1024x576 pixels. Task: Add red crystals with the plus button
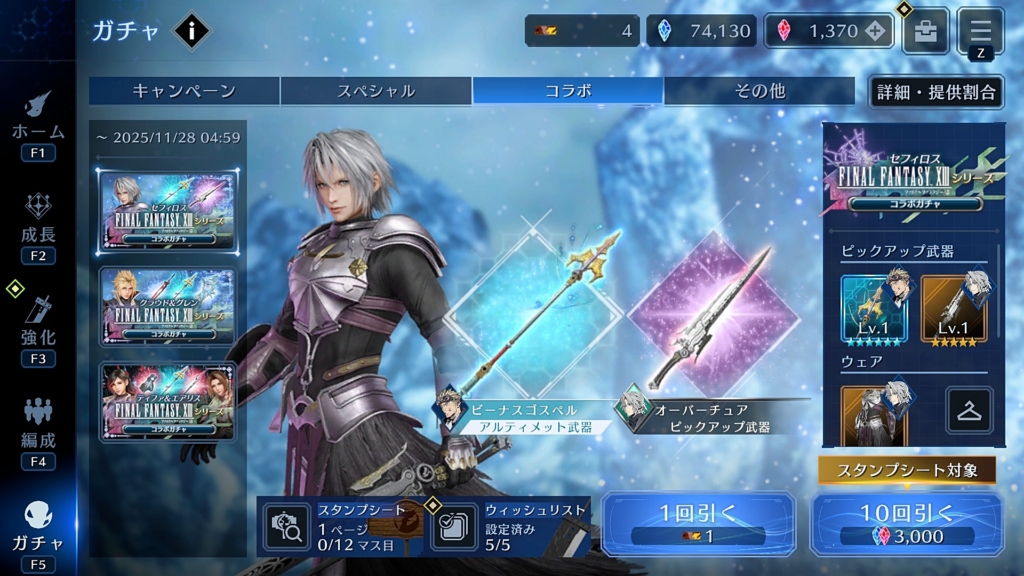tap(876, 31)
